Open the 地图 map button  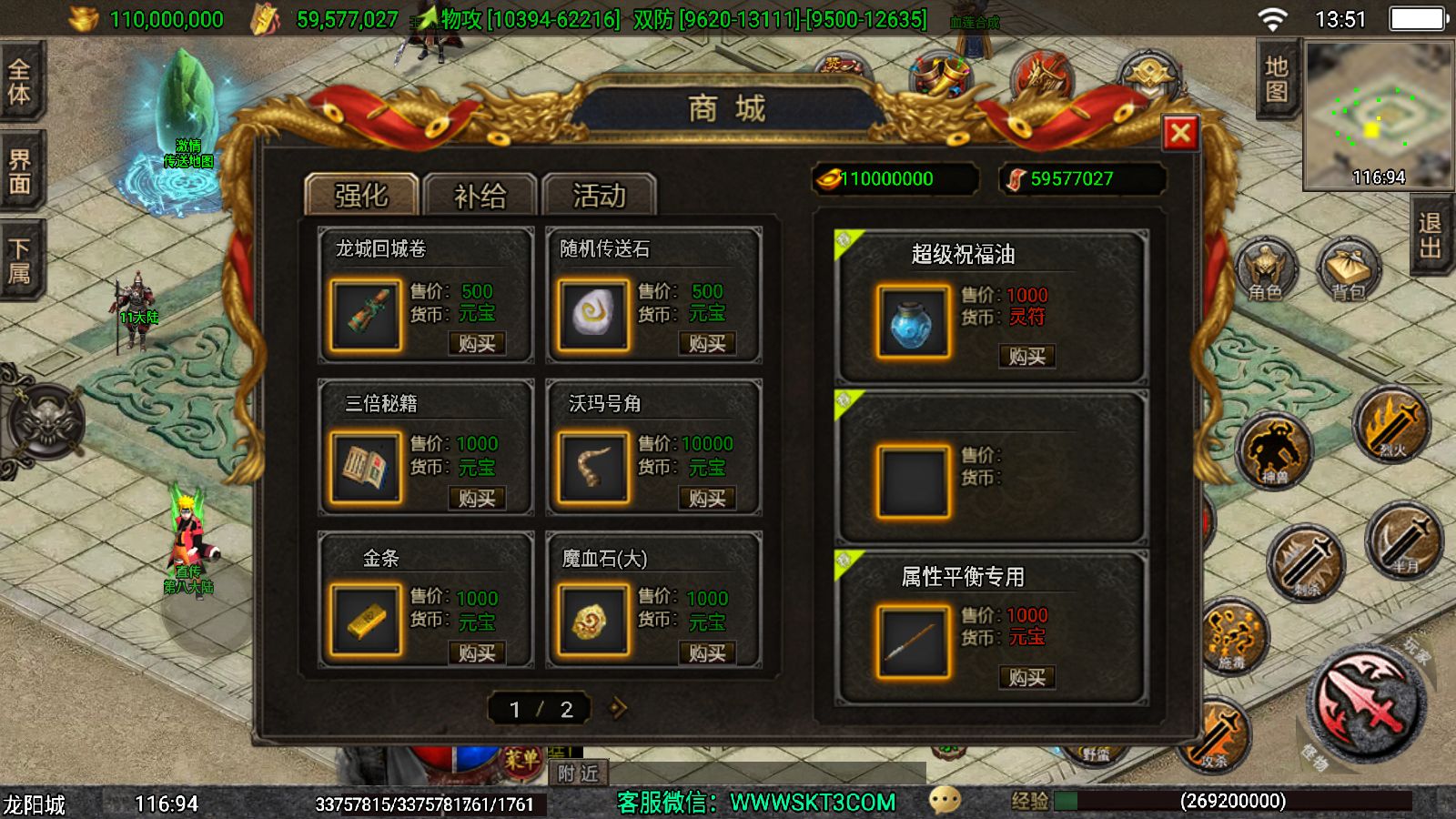coord(1276,80)
